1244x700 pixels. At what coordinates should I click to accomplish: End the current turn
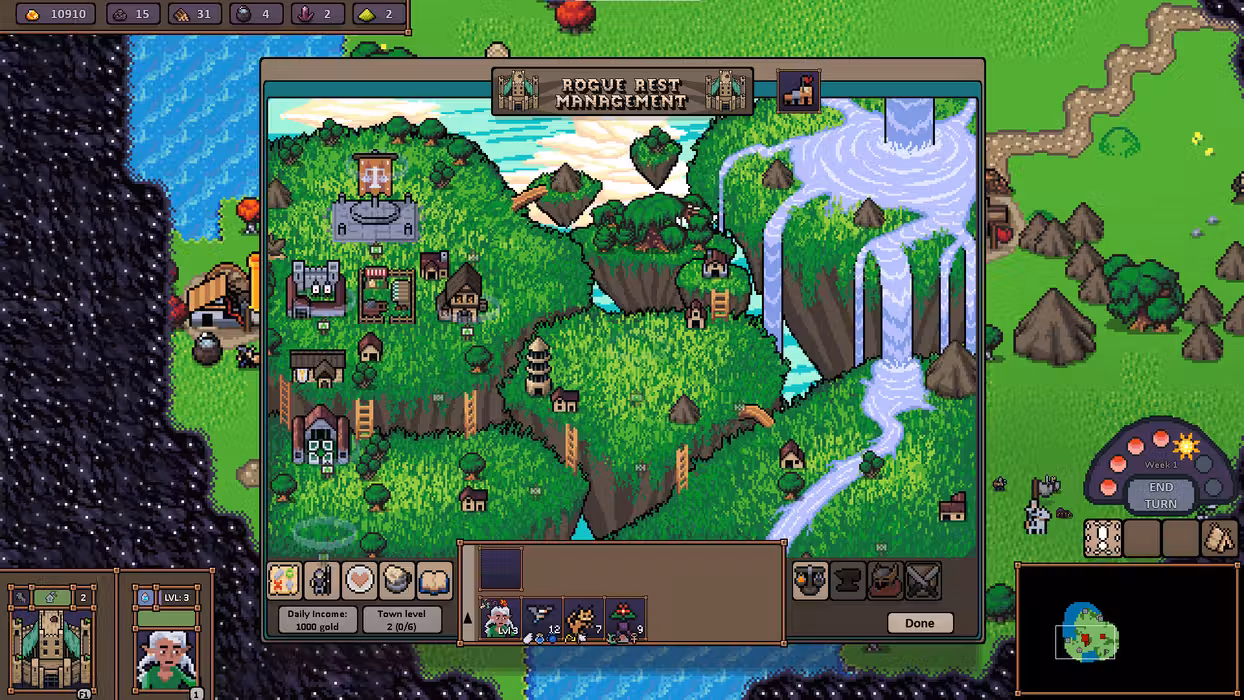[1160, 495]
